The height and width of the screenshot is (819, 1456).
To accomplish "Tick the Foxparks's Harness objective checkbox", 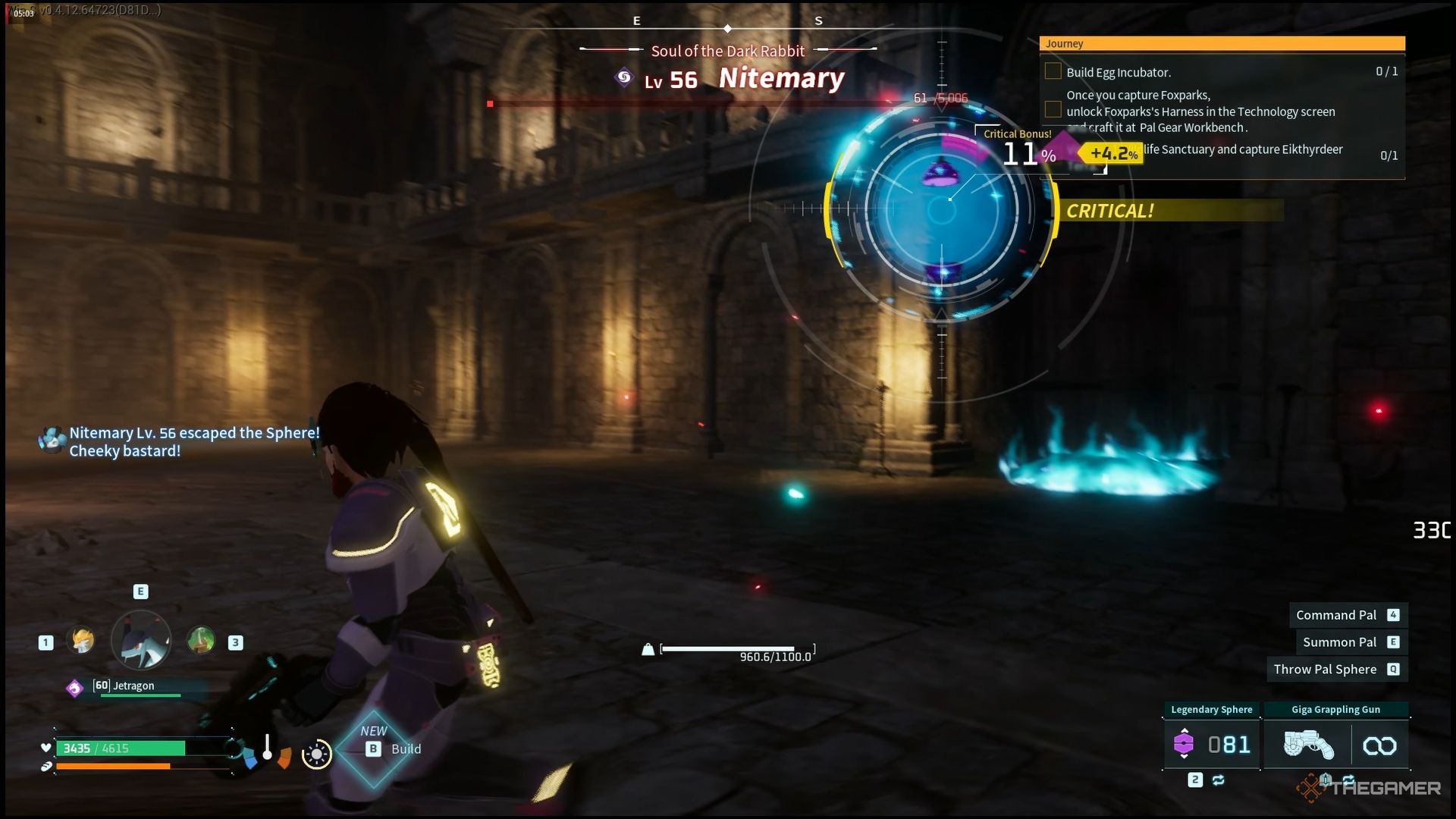I will tap(1053, 111).
